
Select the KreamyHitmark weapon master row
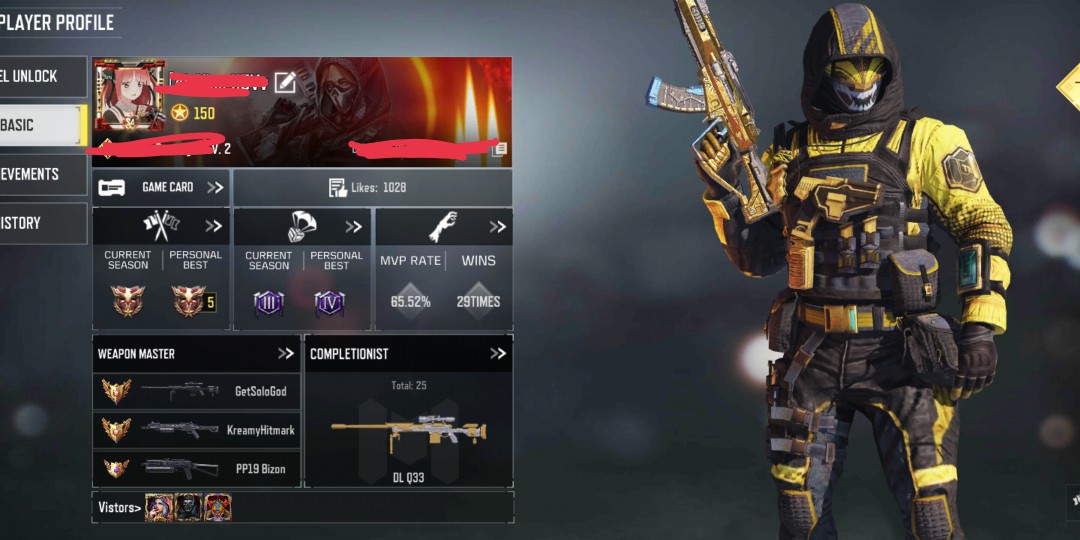(x=196, y=429)
